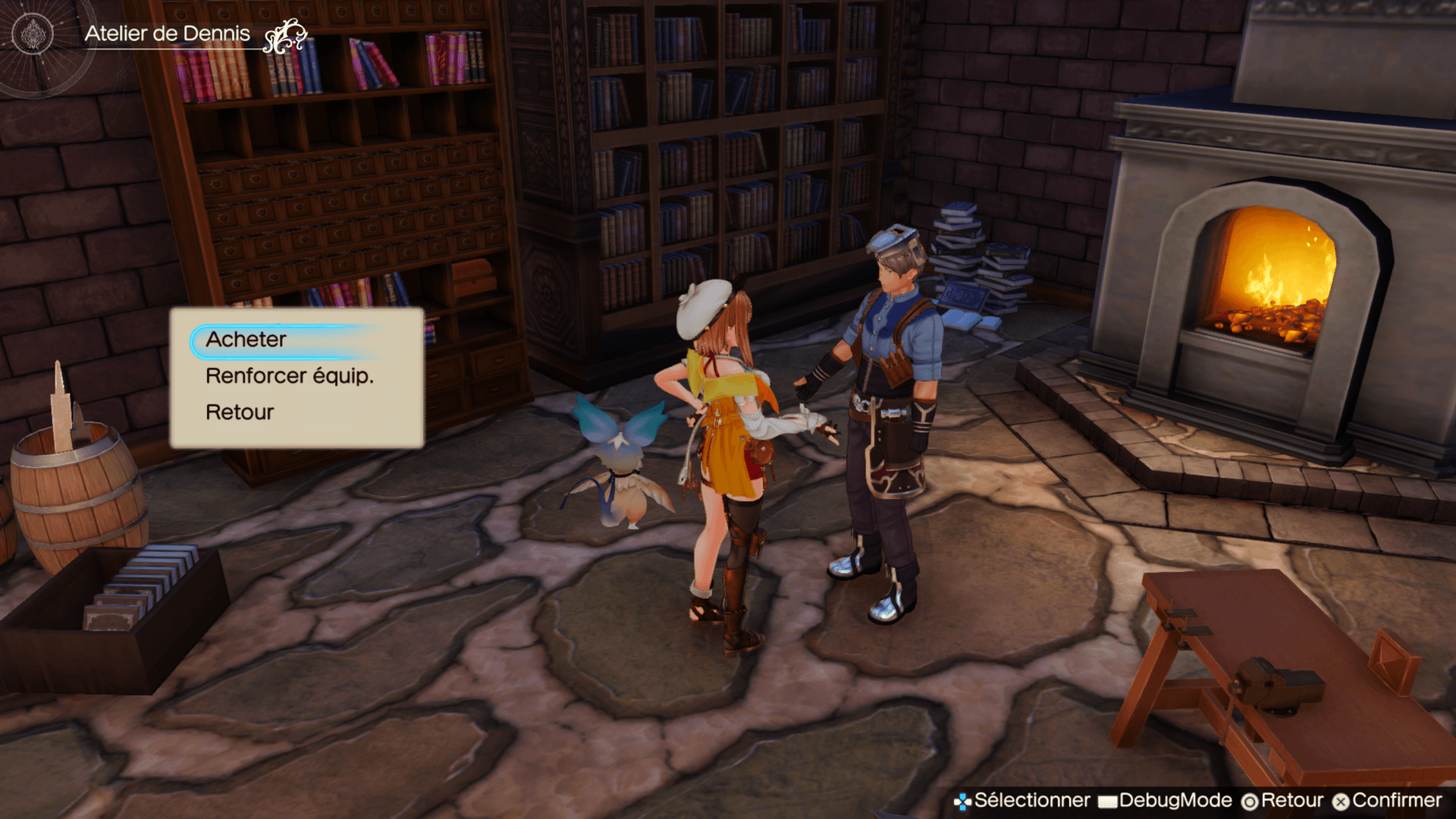1456x819 pixels.
Task: Select the Acheter menu option
Action: [246, 340]
